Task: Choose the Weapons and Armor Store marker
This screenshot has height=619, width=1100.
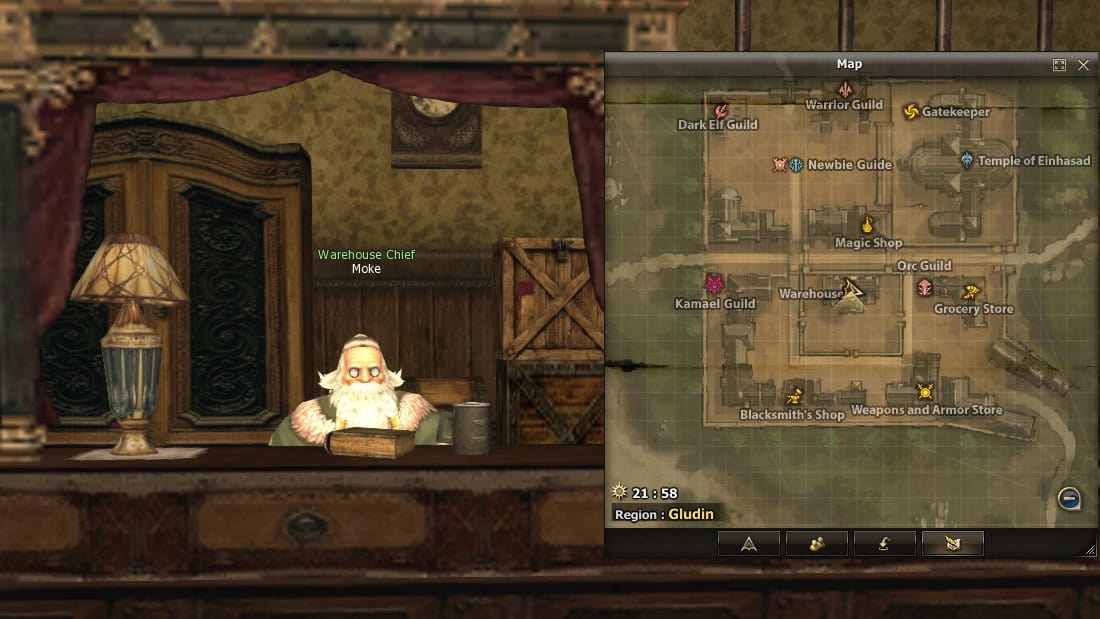Action: (x=925, y=392)
